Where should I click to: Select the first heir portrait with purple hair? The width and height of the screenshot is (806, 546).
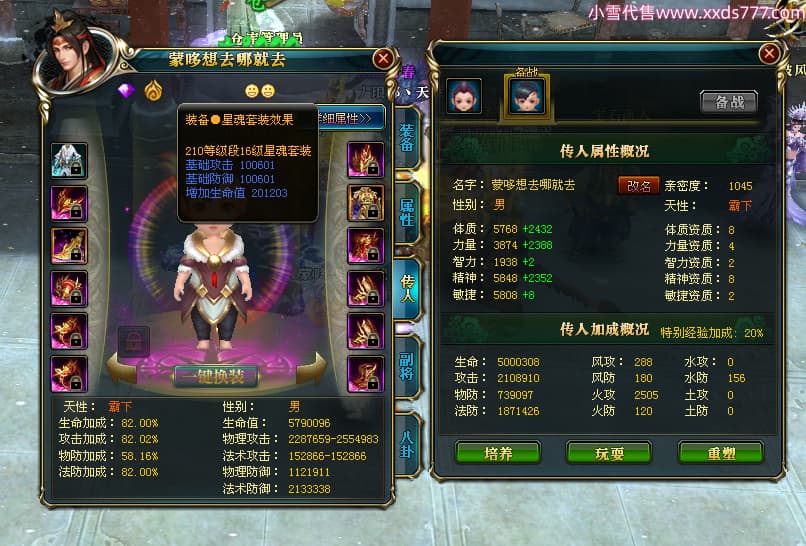click(x=464, y=96)
